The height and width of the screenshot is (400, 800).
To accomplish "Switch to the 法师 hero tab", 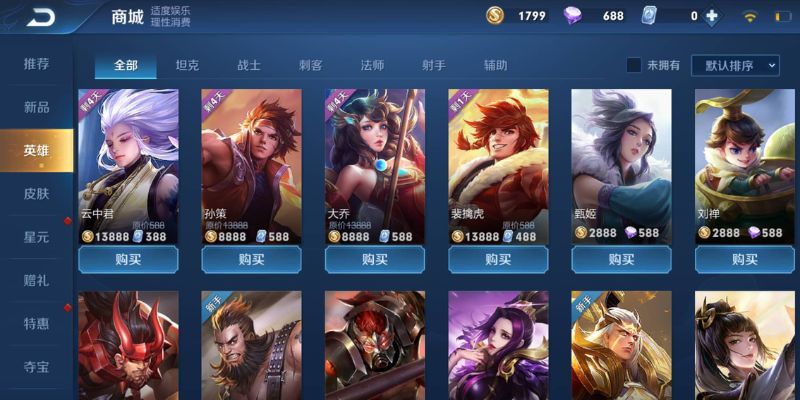I will pos(372,65).
